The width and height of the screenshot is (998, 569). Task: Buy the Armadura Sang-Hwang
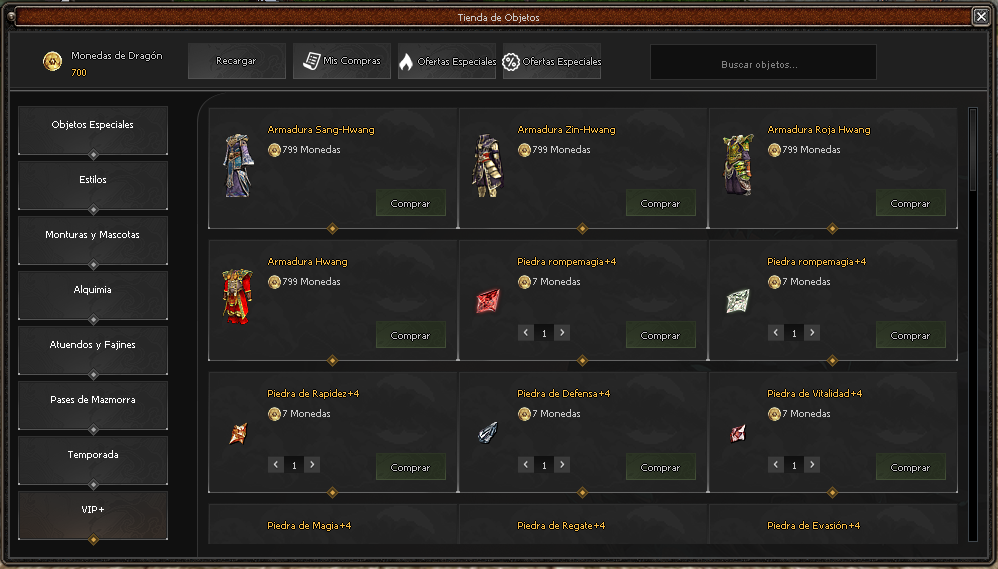coord(410,203)
